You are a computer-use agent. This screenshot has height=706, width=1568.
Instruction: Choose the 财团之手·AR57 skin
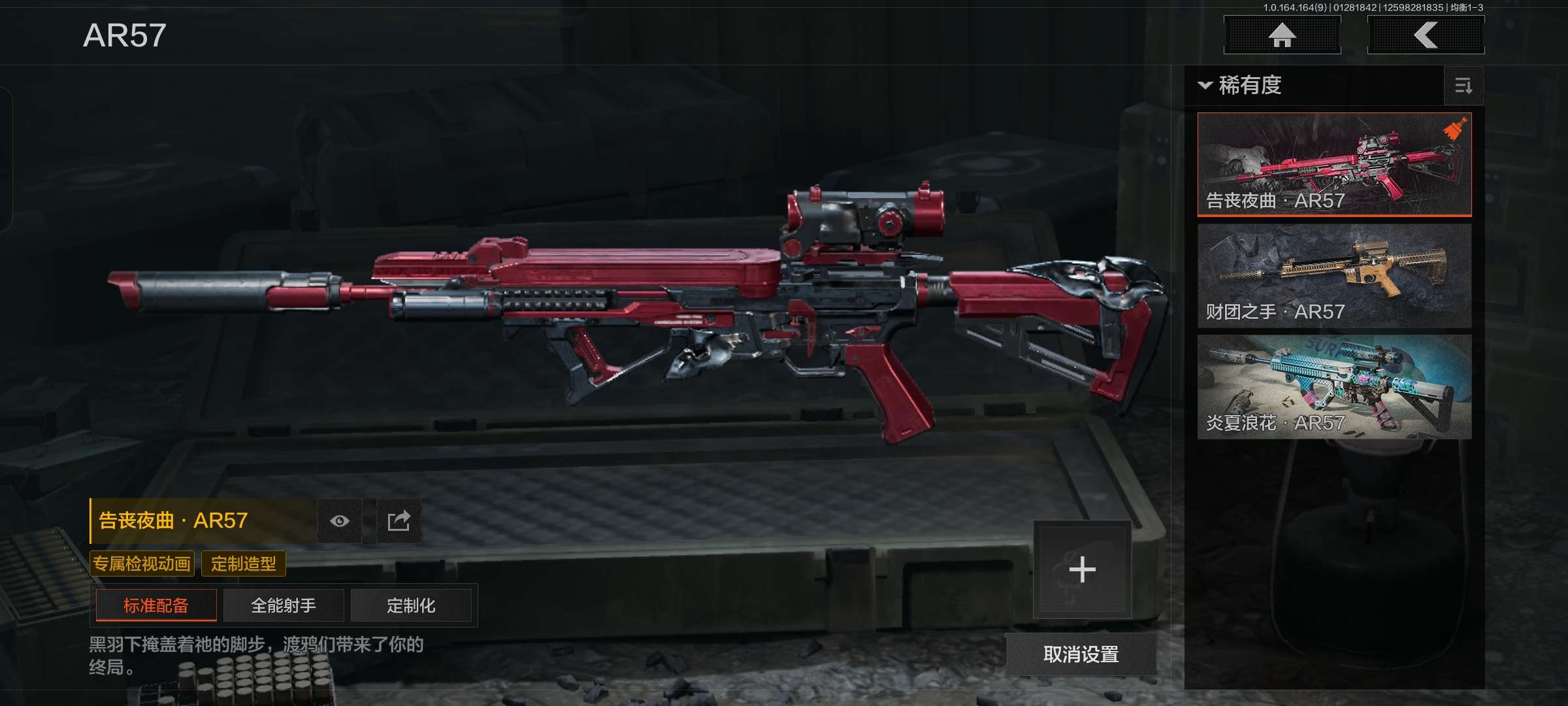click(1334, 275)
